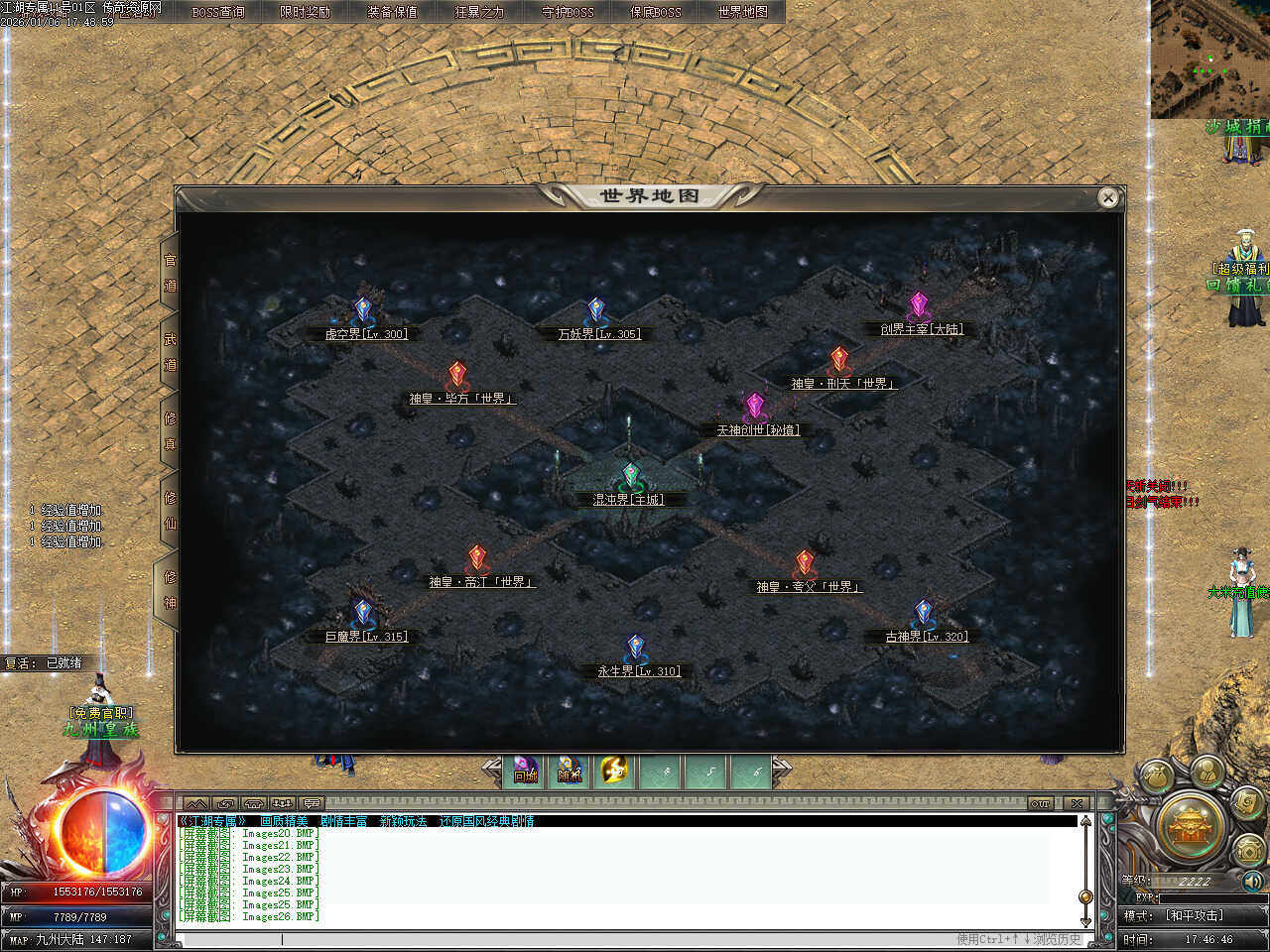
Task: Open the 装备保值 menu entry
Action: (x=392, y=12)
